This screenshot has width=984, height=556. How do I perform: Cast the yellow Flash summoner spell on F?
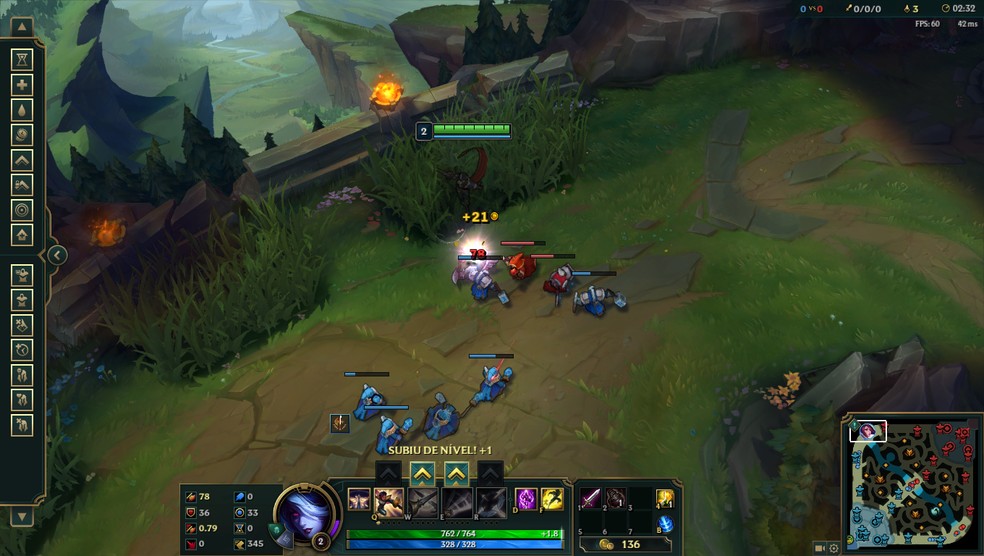coord(551,500)
